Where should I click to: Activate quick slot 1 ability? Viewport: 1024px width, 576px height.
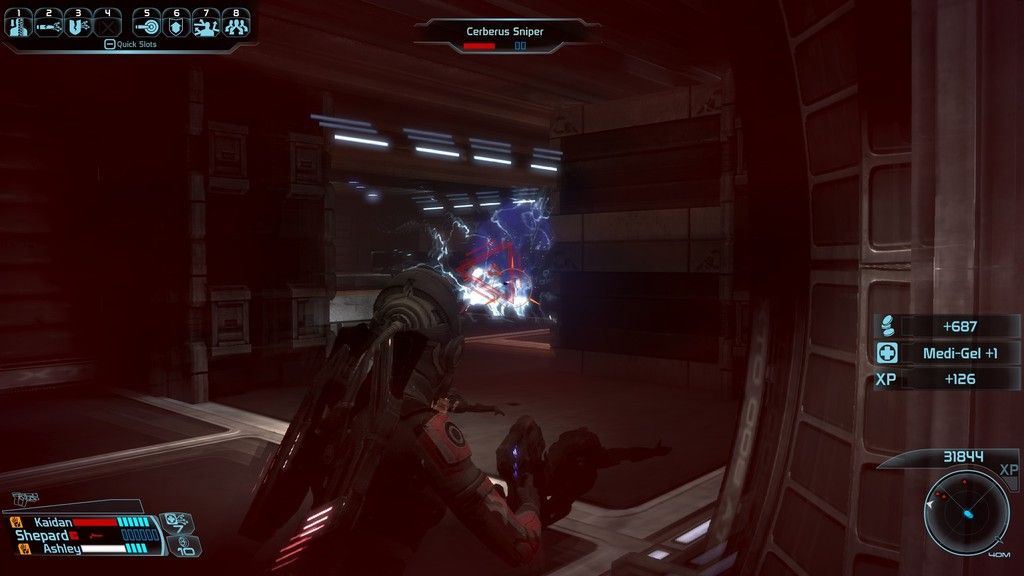17,24
